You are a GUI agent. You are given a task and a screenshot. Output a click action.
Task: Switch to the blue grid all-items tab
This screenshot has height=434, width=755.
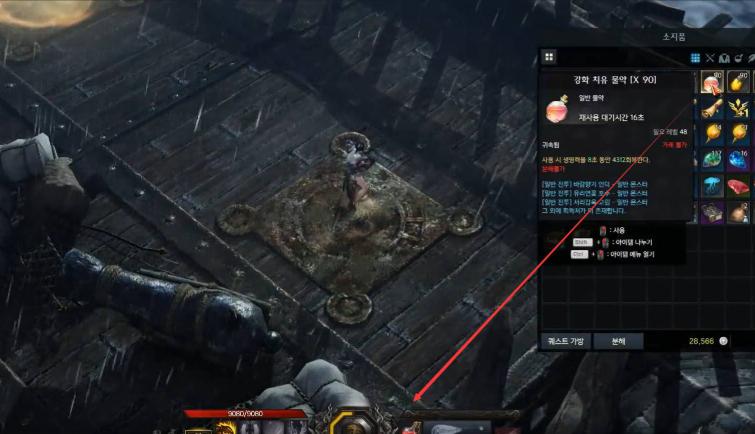696,58
